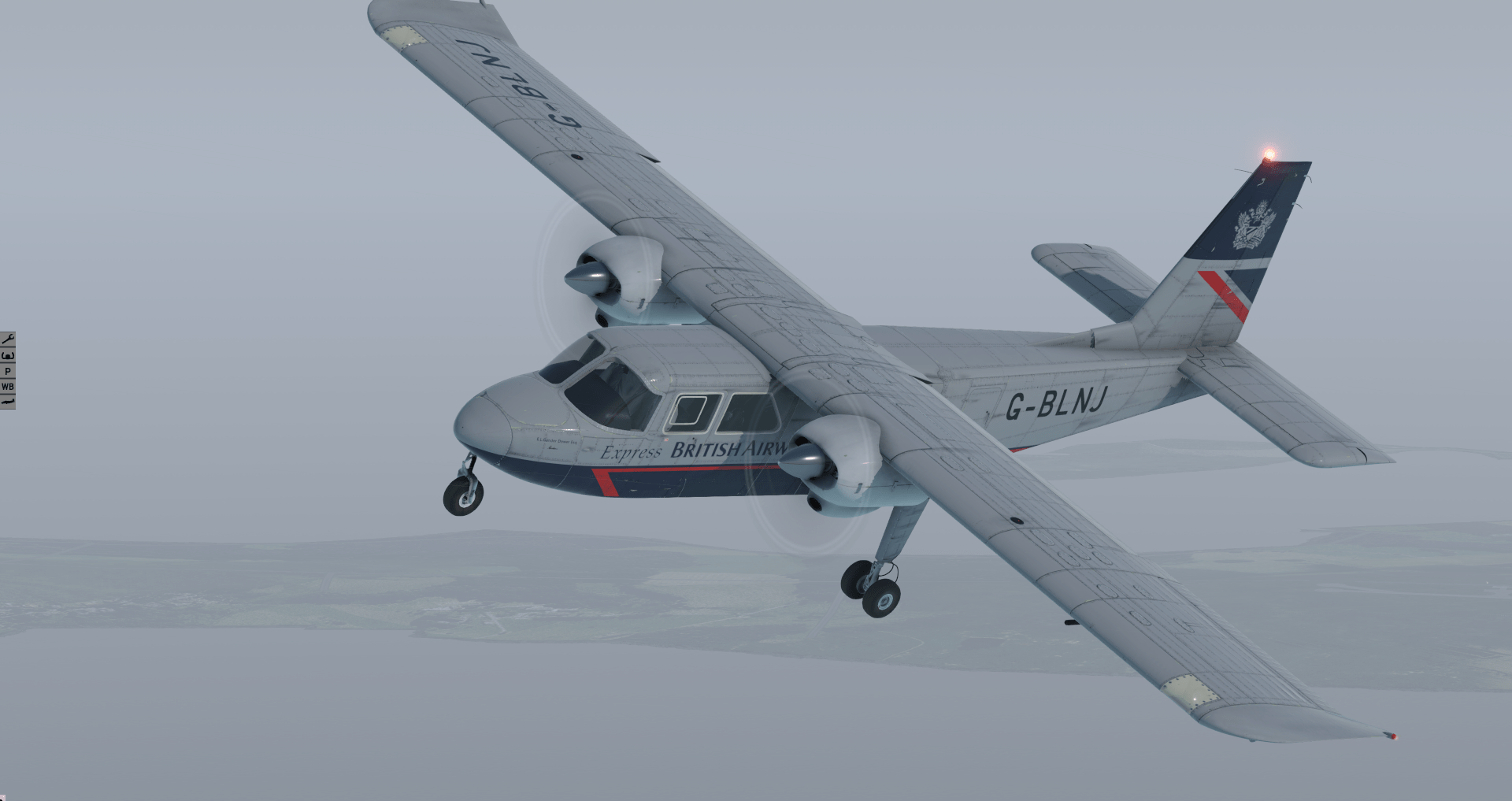
Task: Open the WB weight and balance icon
Action: [x=7, y=386]
